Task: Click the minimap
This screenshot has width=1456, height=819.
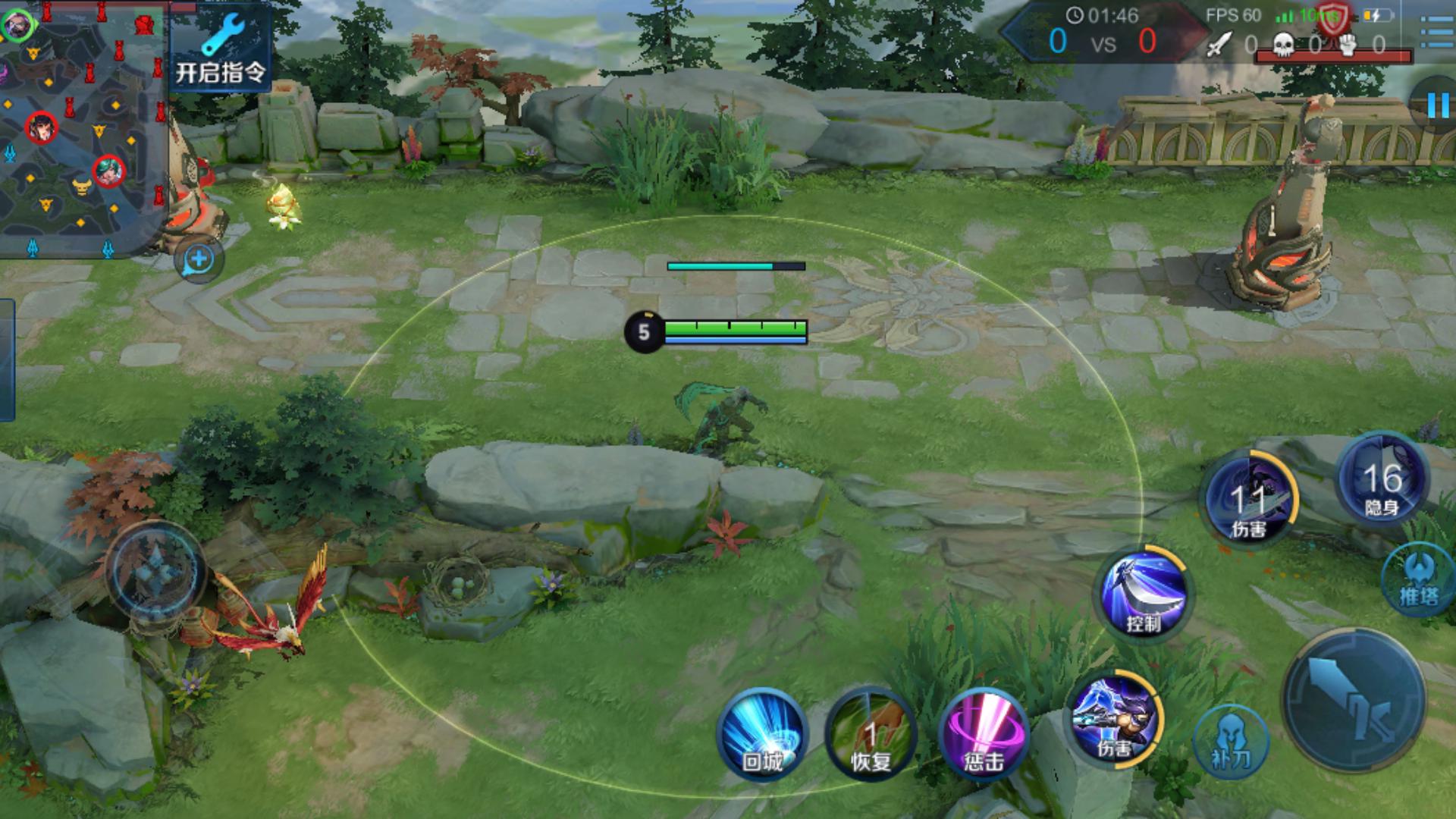Action: click(x=82, y=129)
